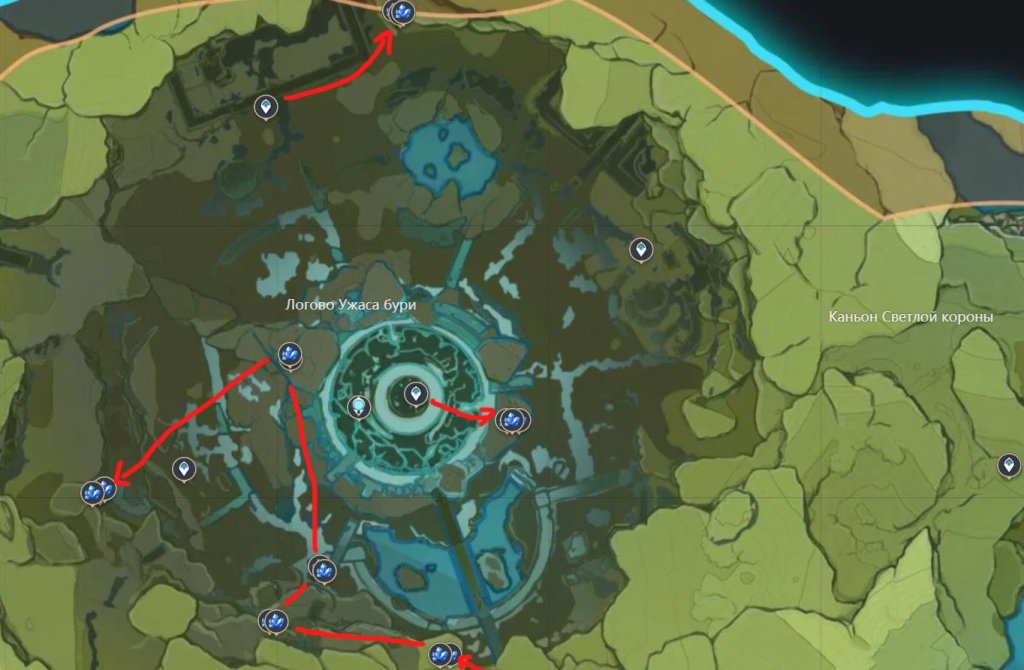Select the teleport waypoint at the tower's center

(415, 395)
